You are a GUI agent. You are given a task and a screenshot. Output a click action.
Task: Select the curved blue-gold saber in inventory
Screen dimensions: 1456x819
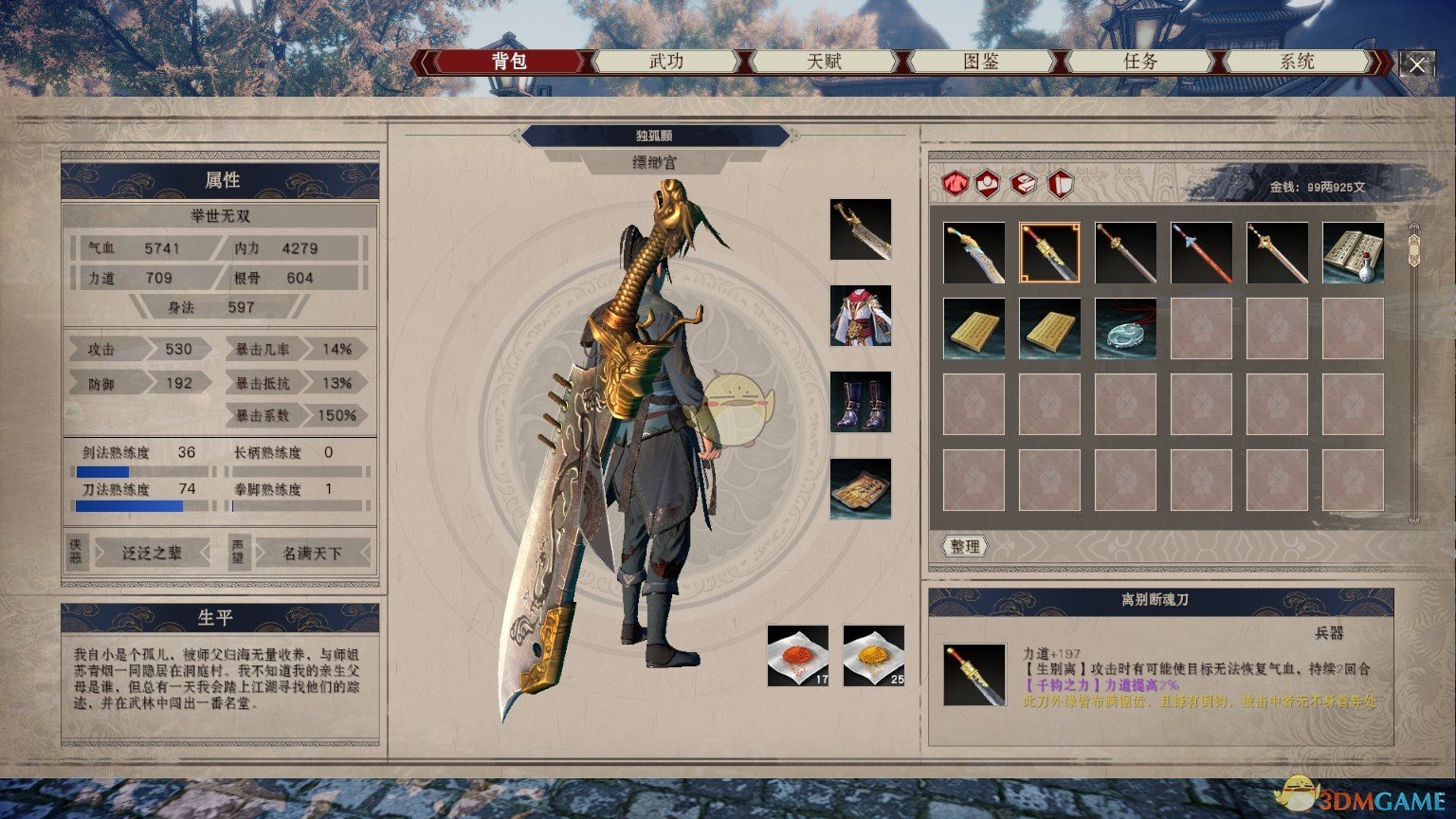pos(974,253)
